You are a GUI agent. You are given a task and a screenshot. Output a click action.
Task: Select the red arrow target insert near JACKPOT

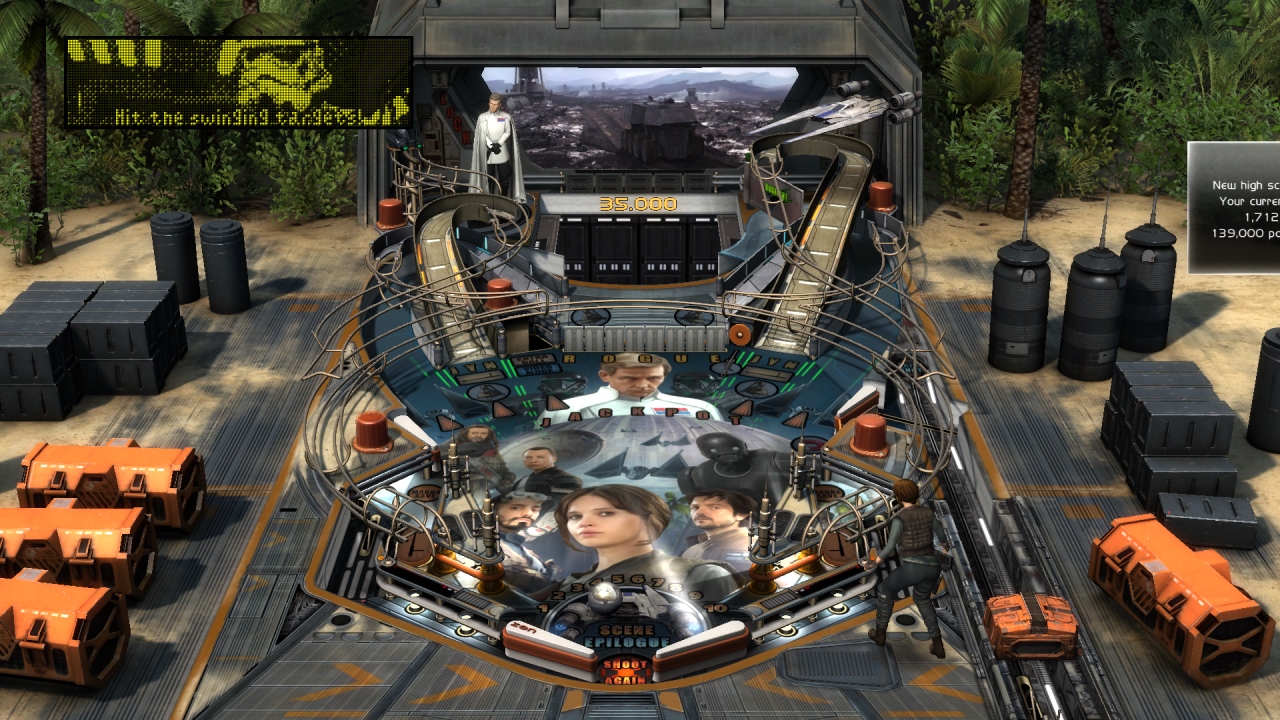(x=555, y=402)
